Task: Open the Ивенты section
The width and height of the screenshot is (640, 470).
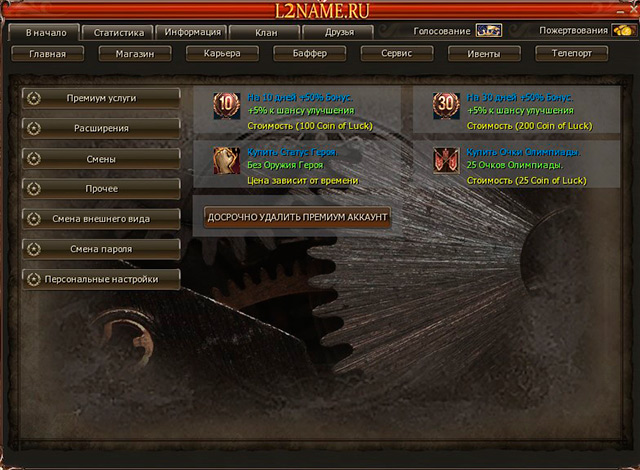Action: [x=483, y=54]
